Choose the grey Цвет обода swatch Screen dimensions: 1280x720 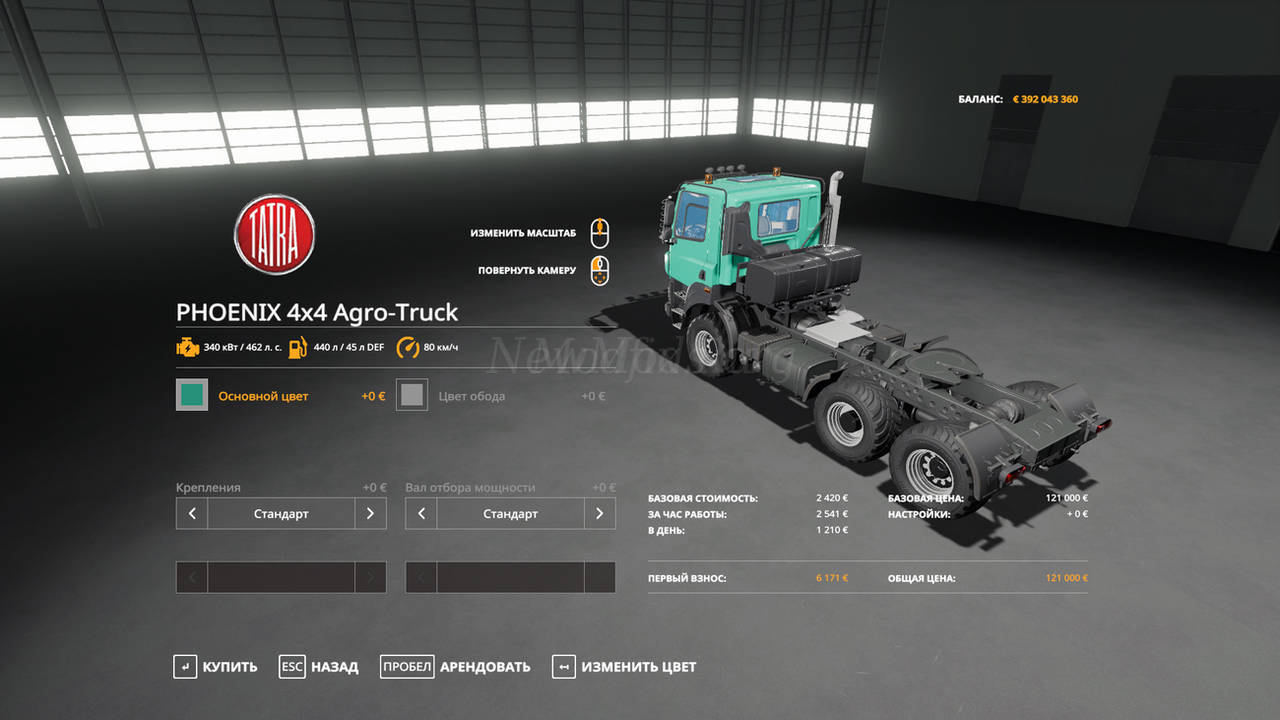[412, 395]
